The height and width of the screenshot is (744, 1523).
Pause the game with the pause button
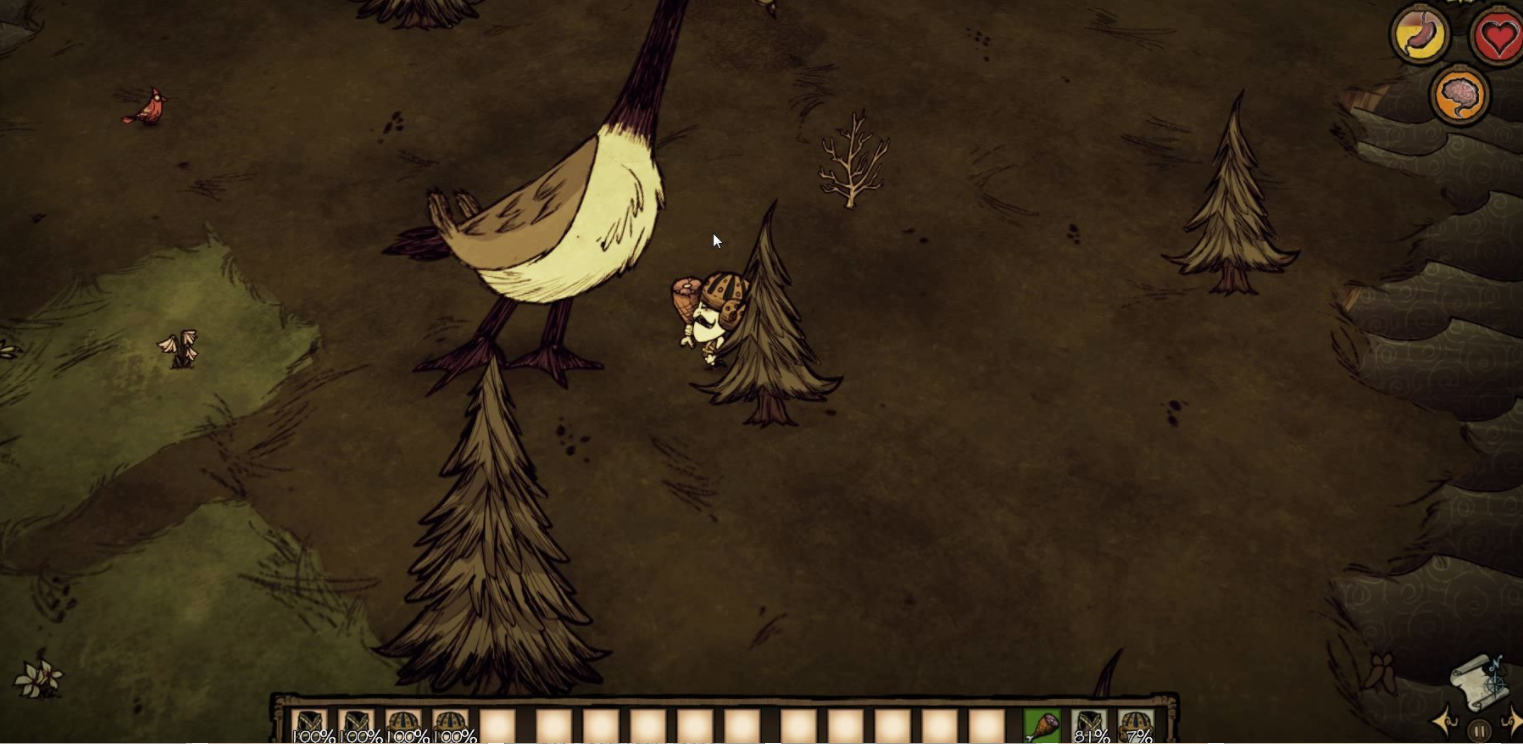[1480, 731]
